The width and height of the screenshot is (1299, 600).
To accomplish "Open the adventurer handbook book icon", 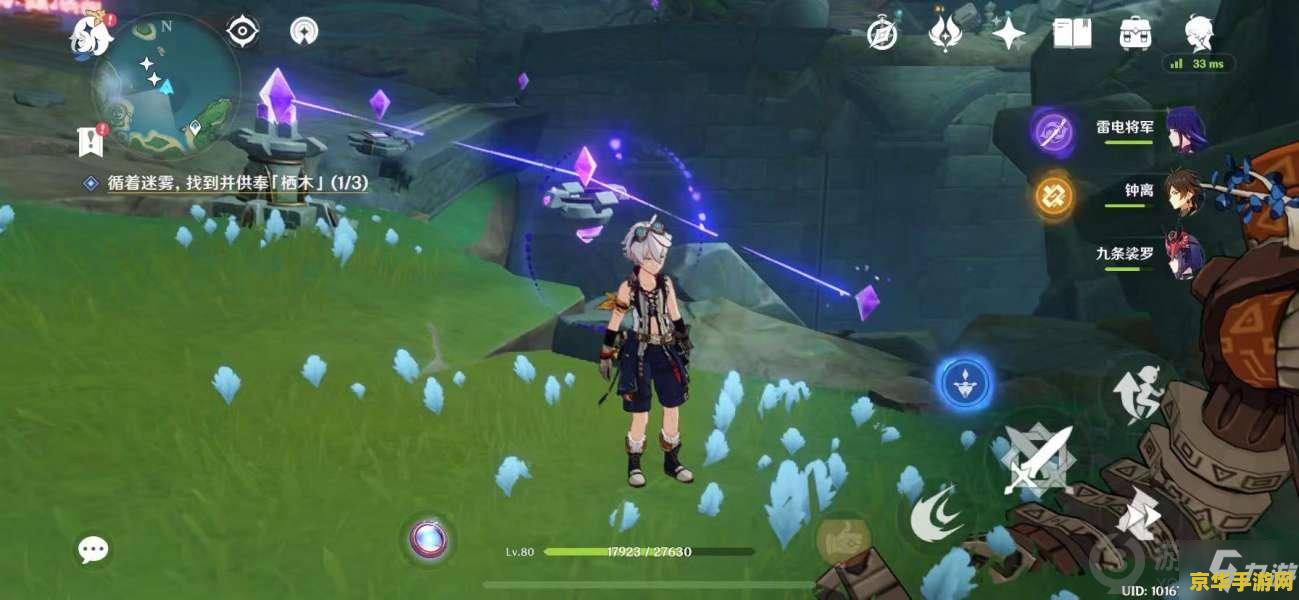I will (x=1072, y=34).
